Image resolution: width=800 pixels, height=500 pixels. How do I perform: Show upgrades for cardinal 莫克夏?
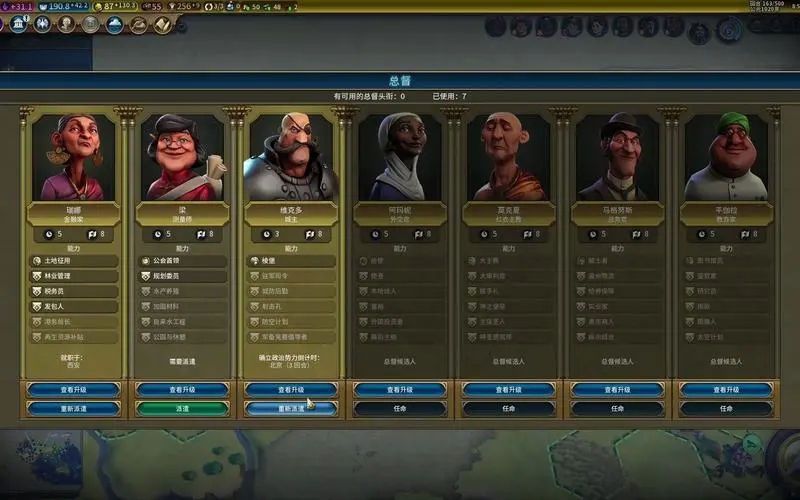click(x=508, y=389)
